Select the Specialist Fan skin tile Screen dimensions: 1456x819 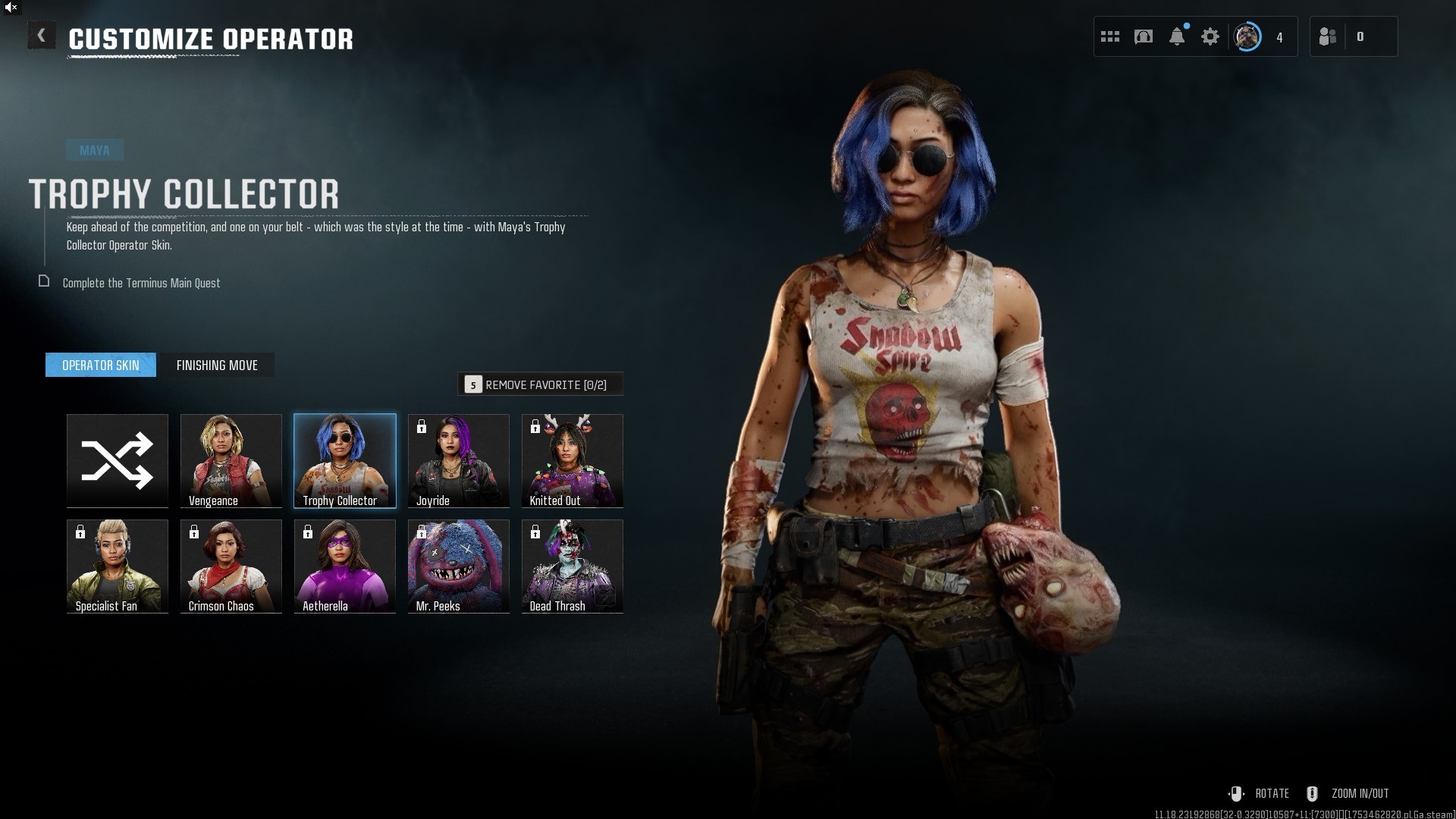coord(118,566)
